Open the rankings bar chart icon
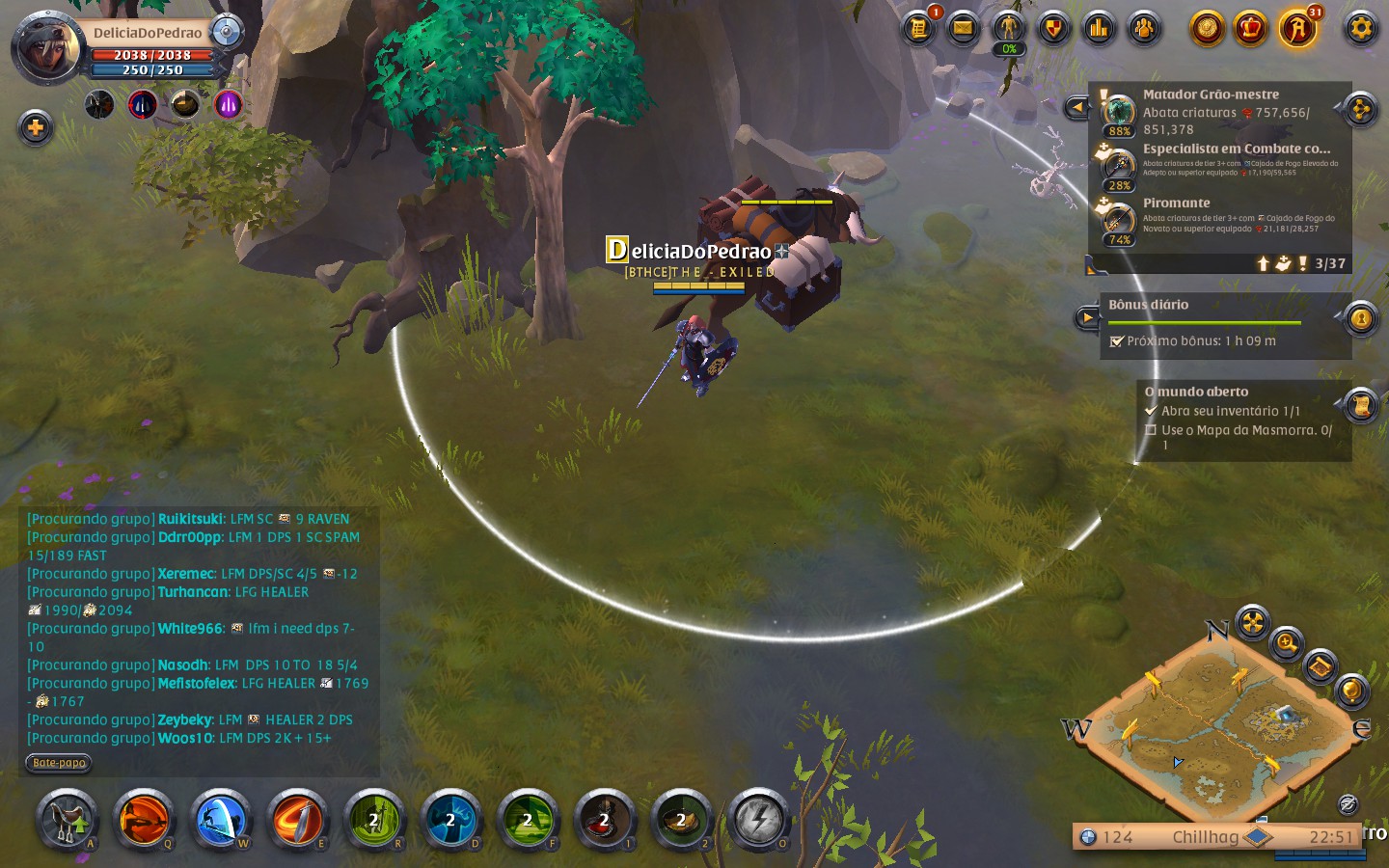Image resolution: width=1389 pixels, height=868 pixels. [x=1099, y=28]
